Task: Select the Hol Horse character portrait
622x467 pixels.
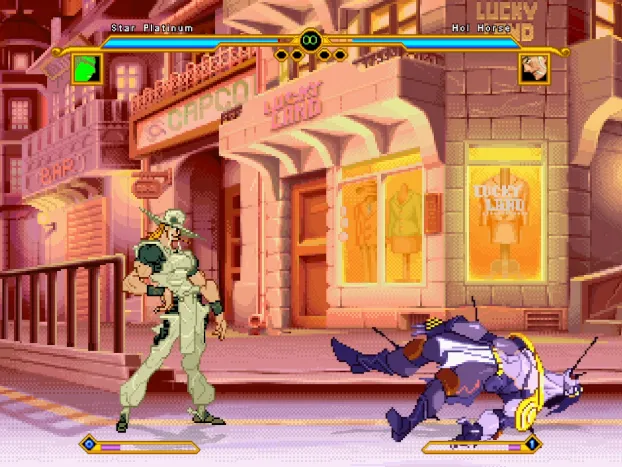Action: pos(533,69)
